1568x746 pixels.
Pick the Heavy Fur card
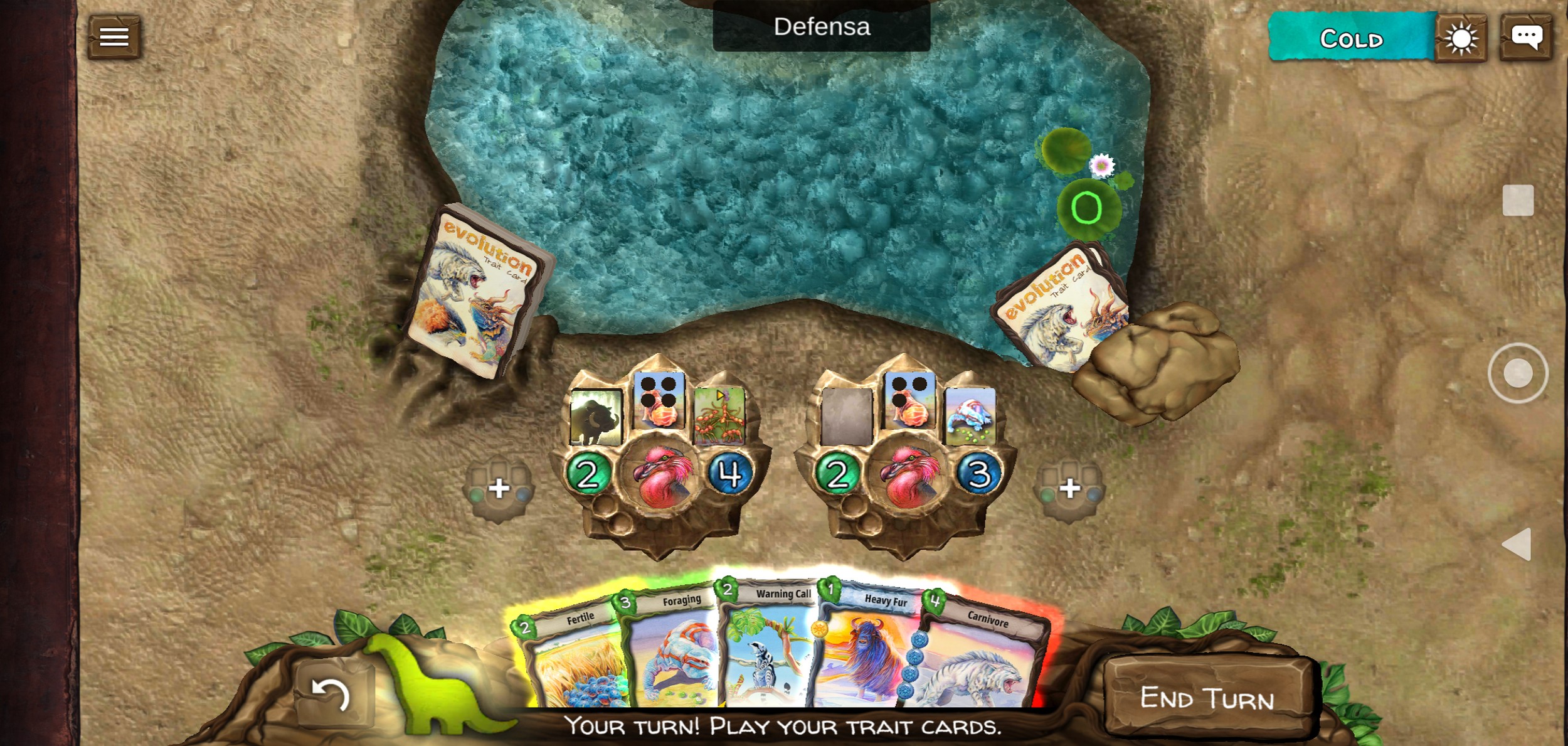[869, 653]
